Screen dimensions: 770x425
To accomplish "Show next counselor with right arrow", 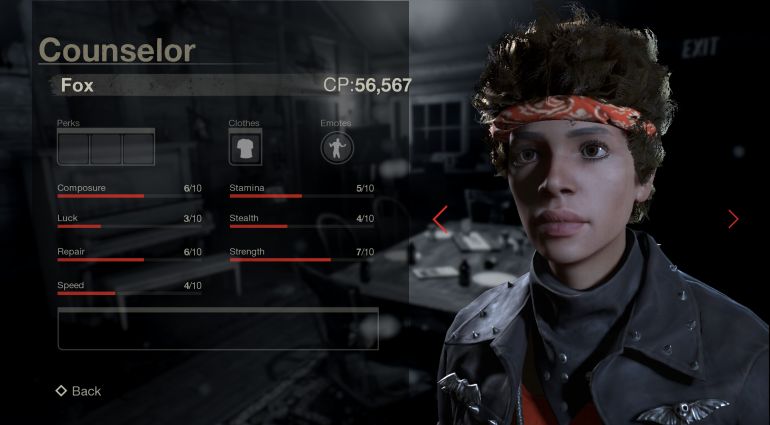I will coord(733,219).
